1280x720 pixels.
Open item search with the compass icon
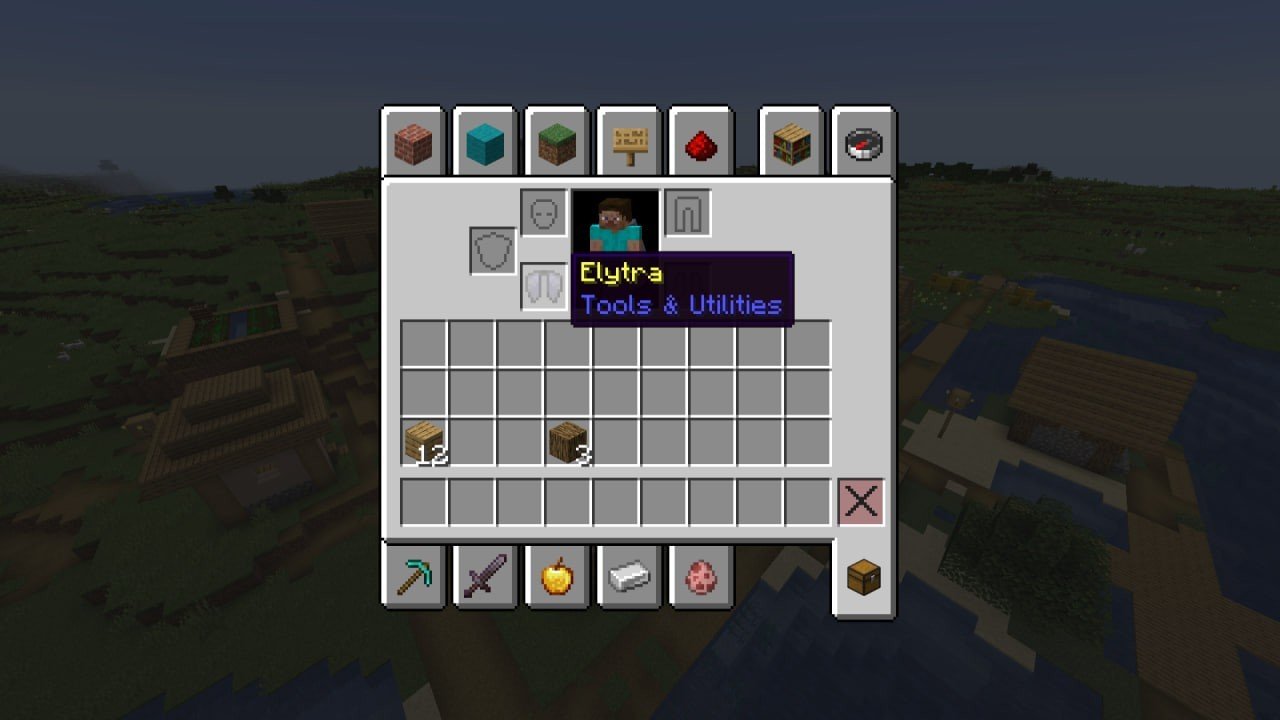click(x=862, y=143)
